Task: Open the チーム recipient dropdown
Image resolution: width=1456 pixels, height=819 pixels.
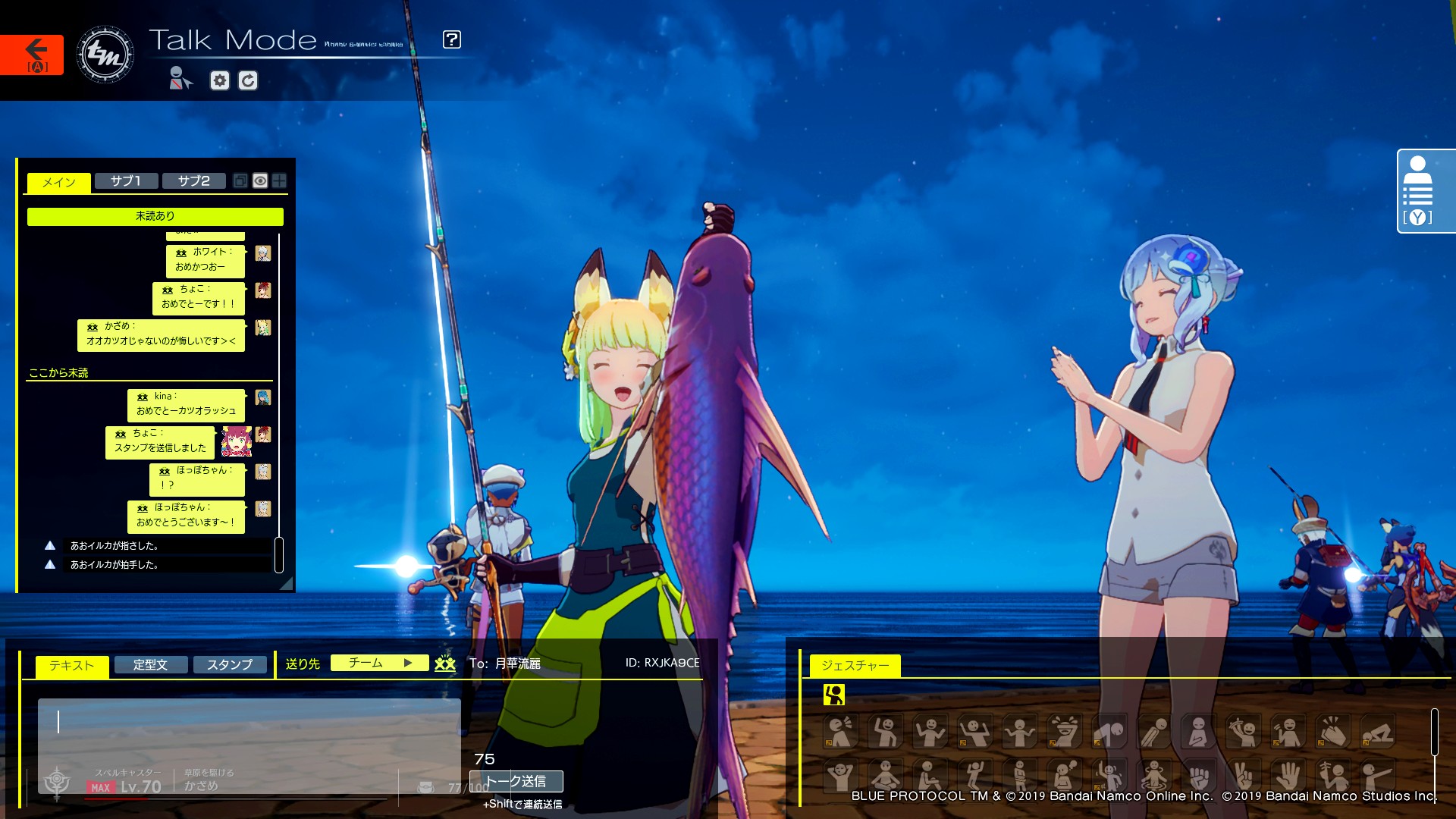Action: pyautogui.click(x=379, y=663)
